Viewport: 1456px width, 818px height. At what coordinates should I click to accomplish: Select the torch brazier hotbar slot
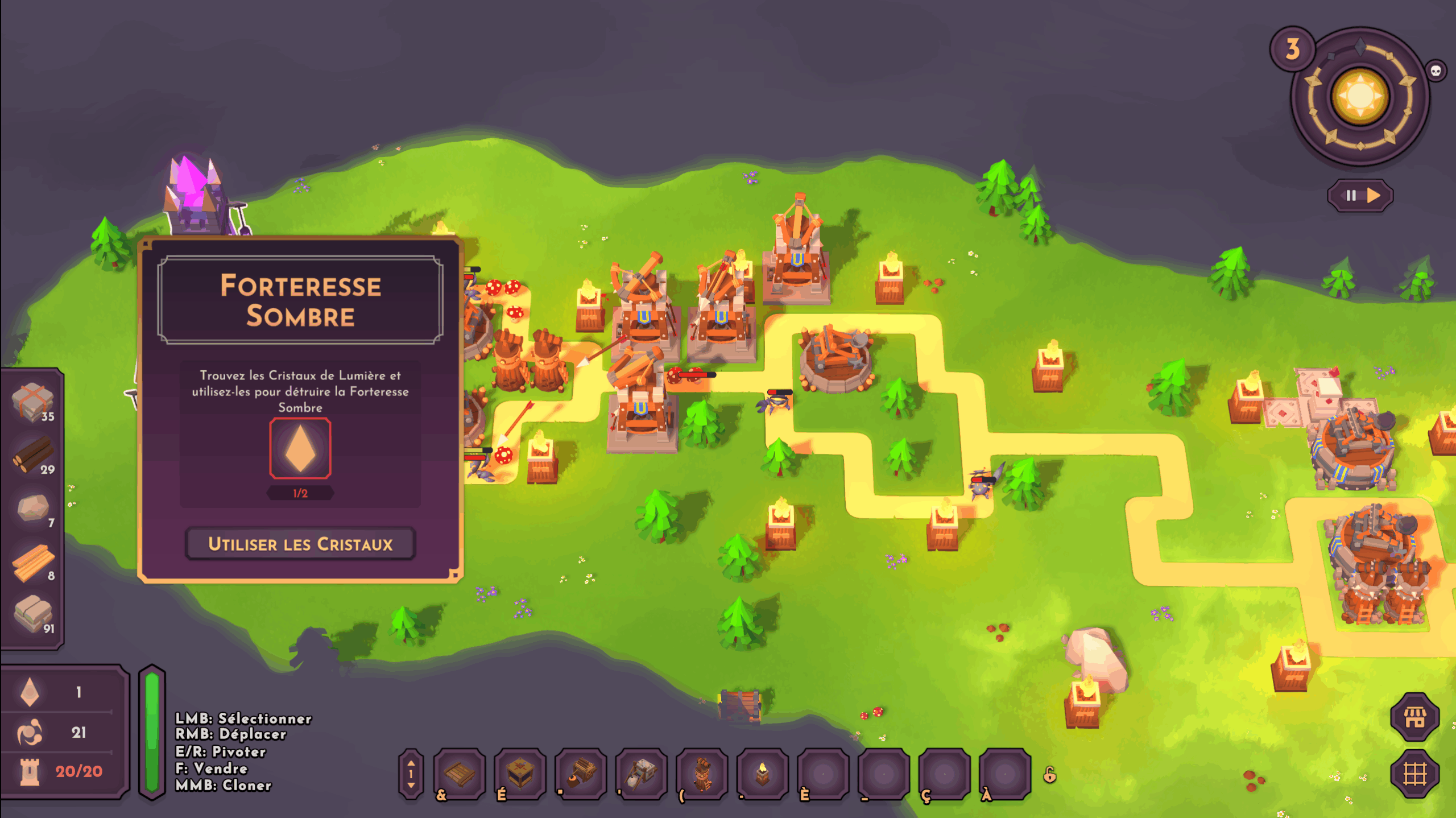click(763, 774)
